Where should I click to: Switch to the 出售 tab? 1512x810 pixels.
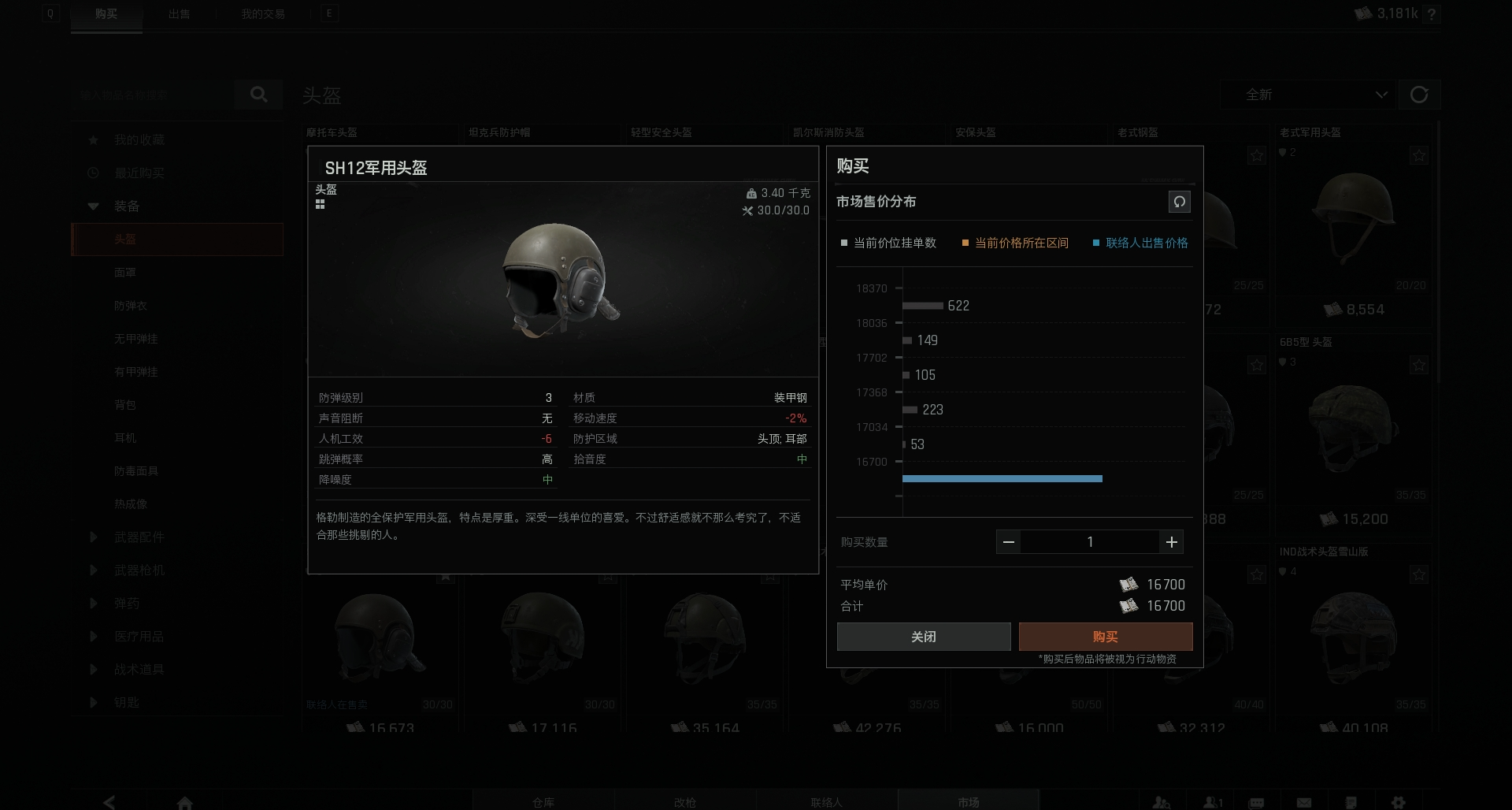180,13
